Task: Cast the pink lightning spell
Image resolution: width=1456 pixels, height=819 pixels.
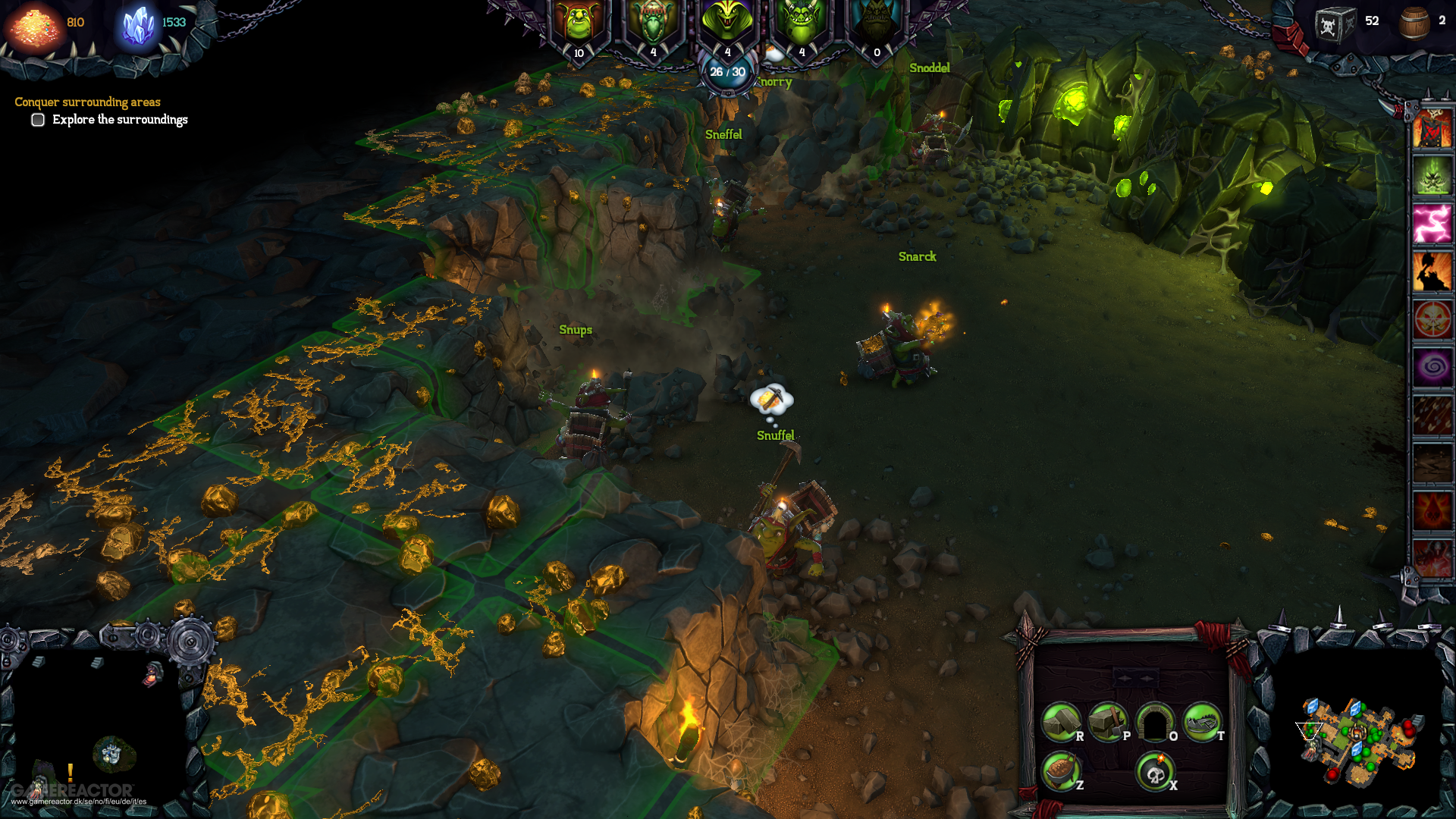Action: [x=1432, y=224]
